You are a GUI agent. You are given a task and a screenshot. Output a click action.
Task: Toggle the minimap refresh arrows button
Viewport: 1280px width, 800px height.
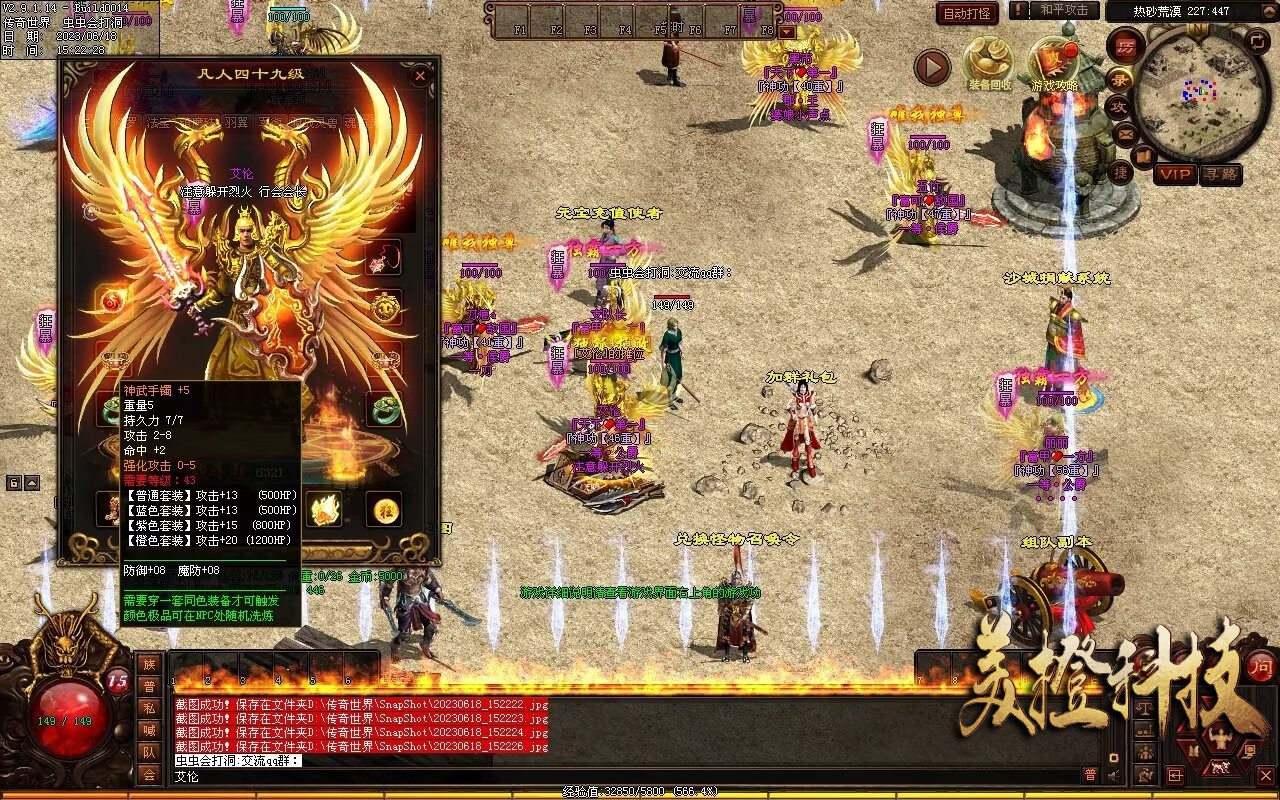coord(1258,41)
